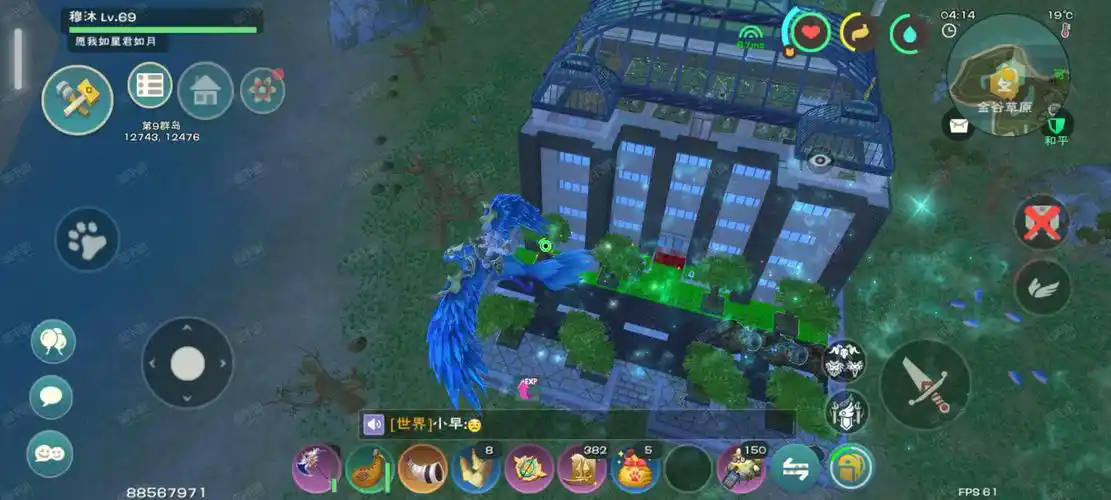
Task: Open the task list icon
Action: [150, 86]
